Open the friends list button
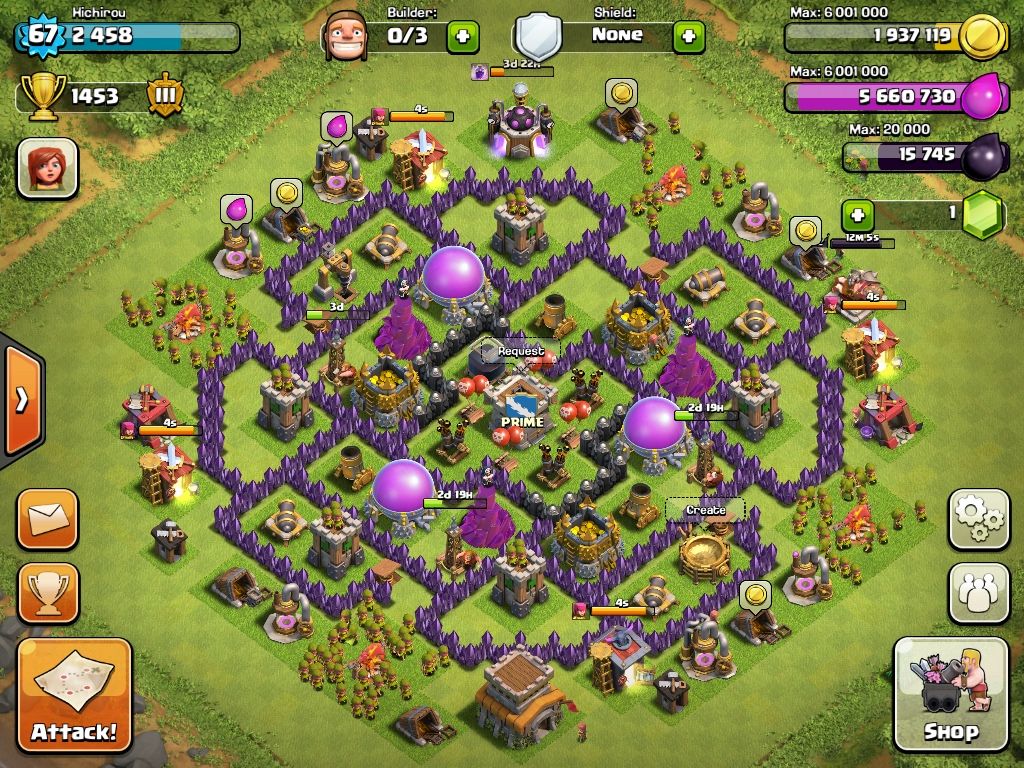Image resolution: width=1024 pixels, height=768 pixels. (x=978, y=593)
